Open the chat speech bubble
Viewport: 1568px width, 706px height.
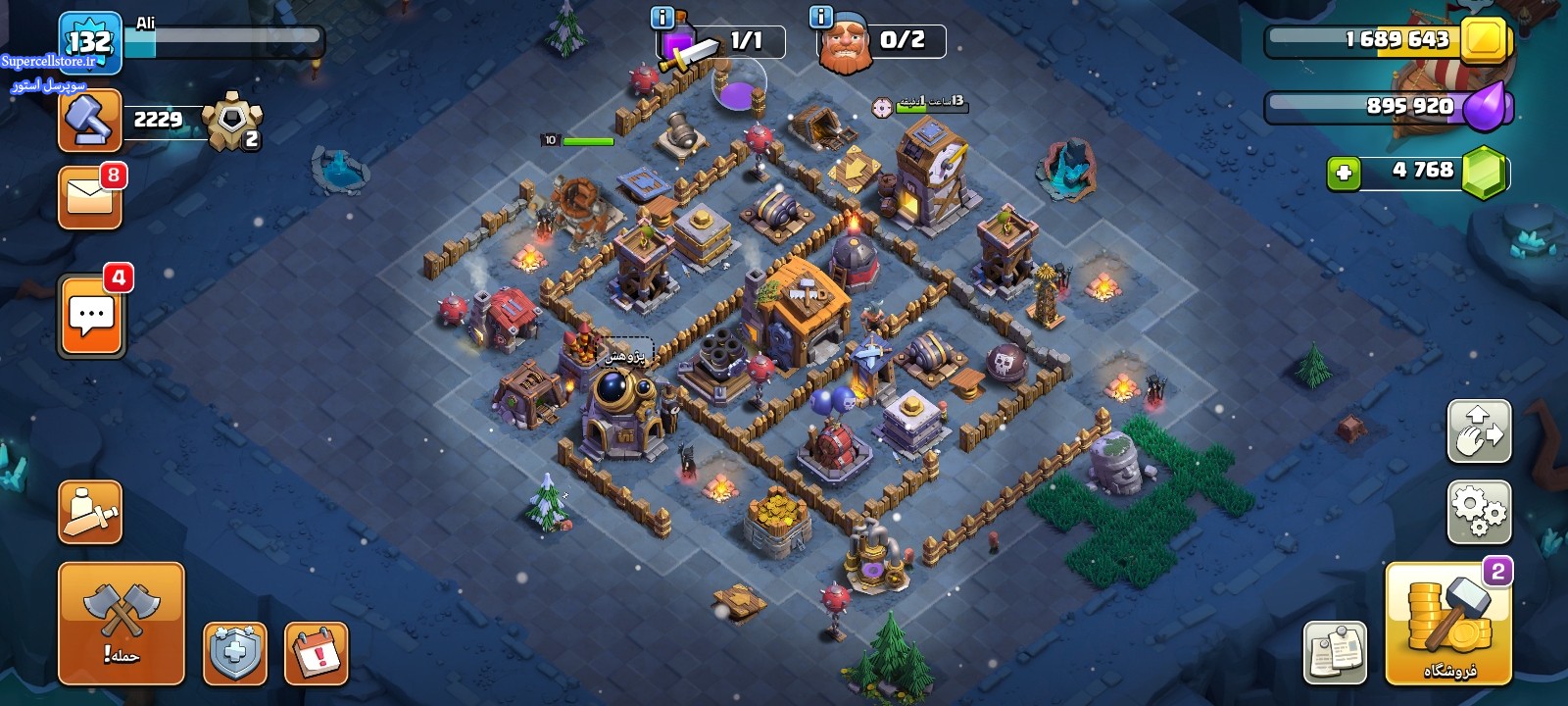(x=91, y=316)
